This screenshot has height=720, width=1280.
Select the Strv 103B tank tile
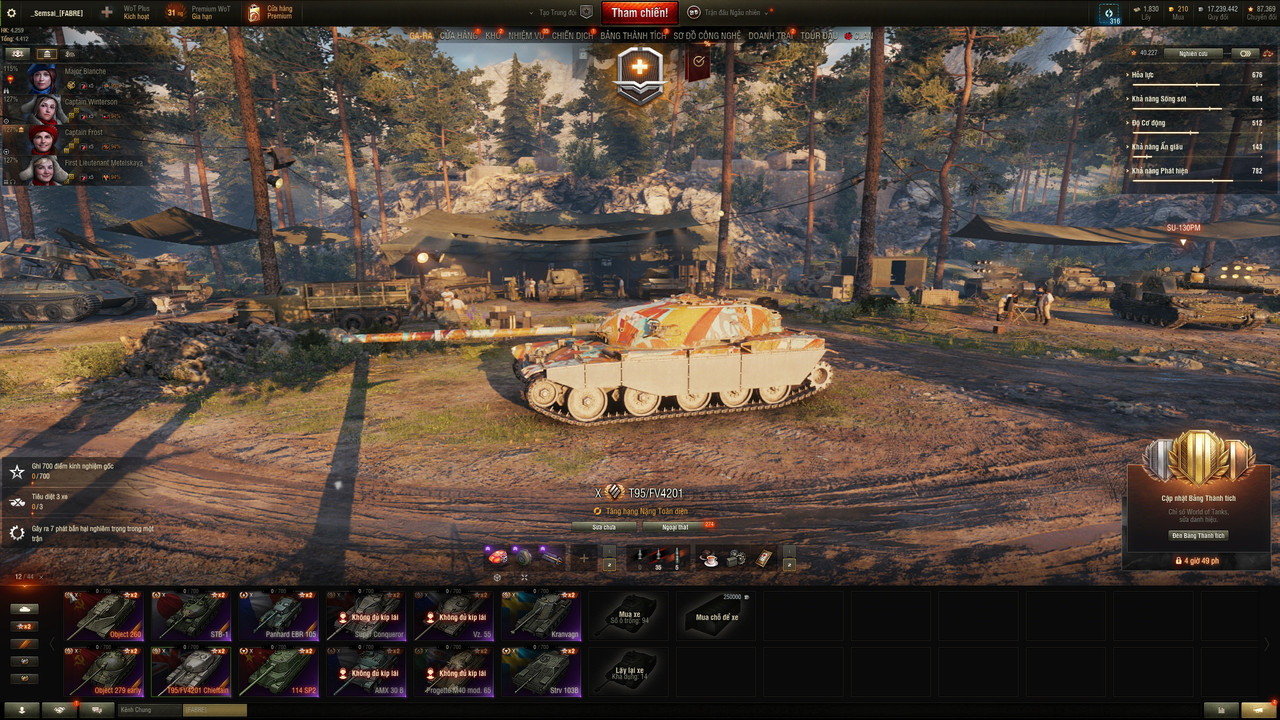[541, 670]
